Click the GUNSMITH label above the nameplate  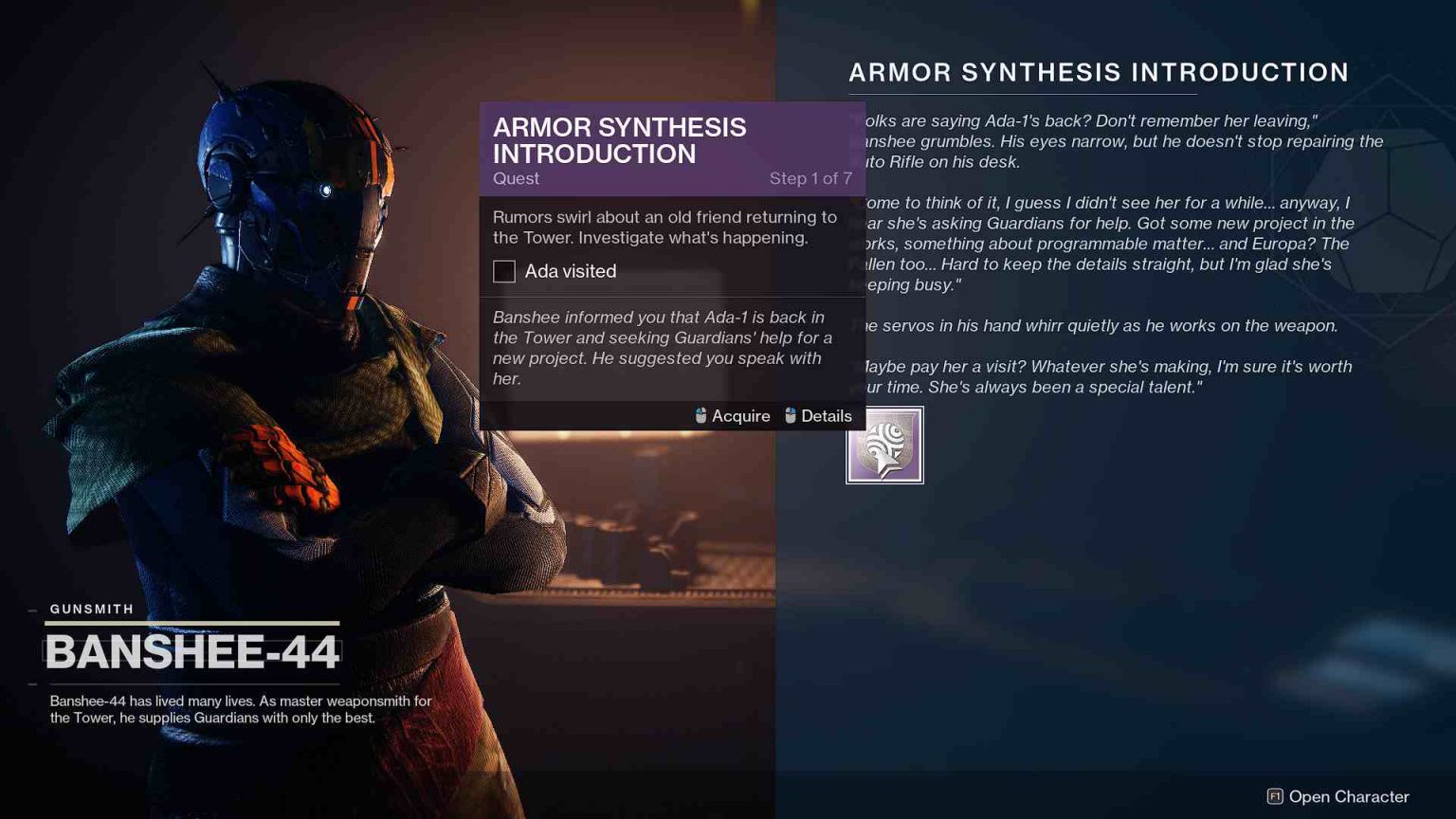pos(91,609)
